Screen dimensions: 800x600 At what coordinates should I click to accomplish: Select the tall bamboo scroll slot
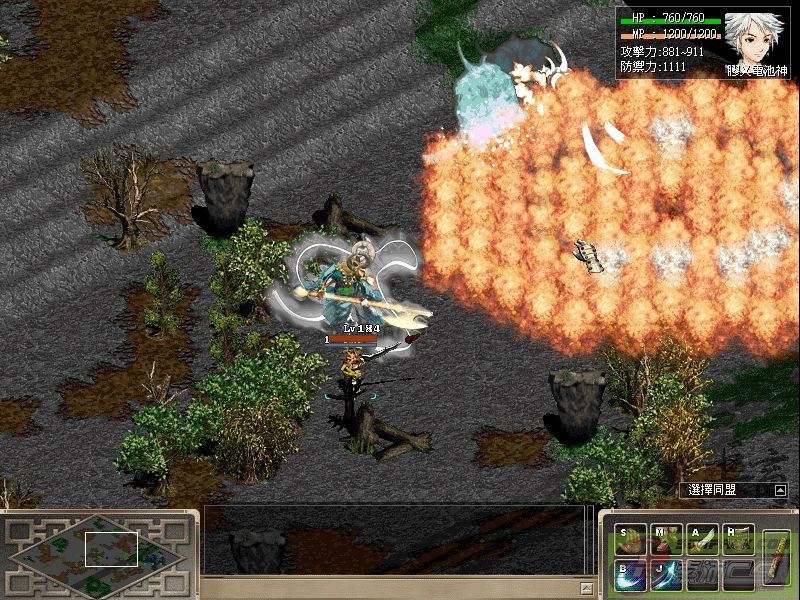[775, 557]
